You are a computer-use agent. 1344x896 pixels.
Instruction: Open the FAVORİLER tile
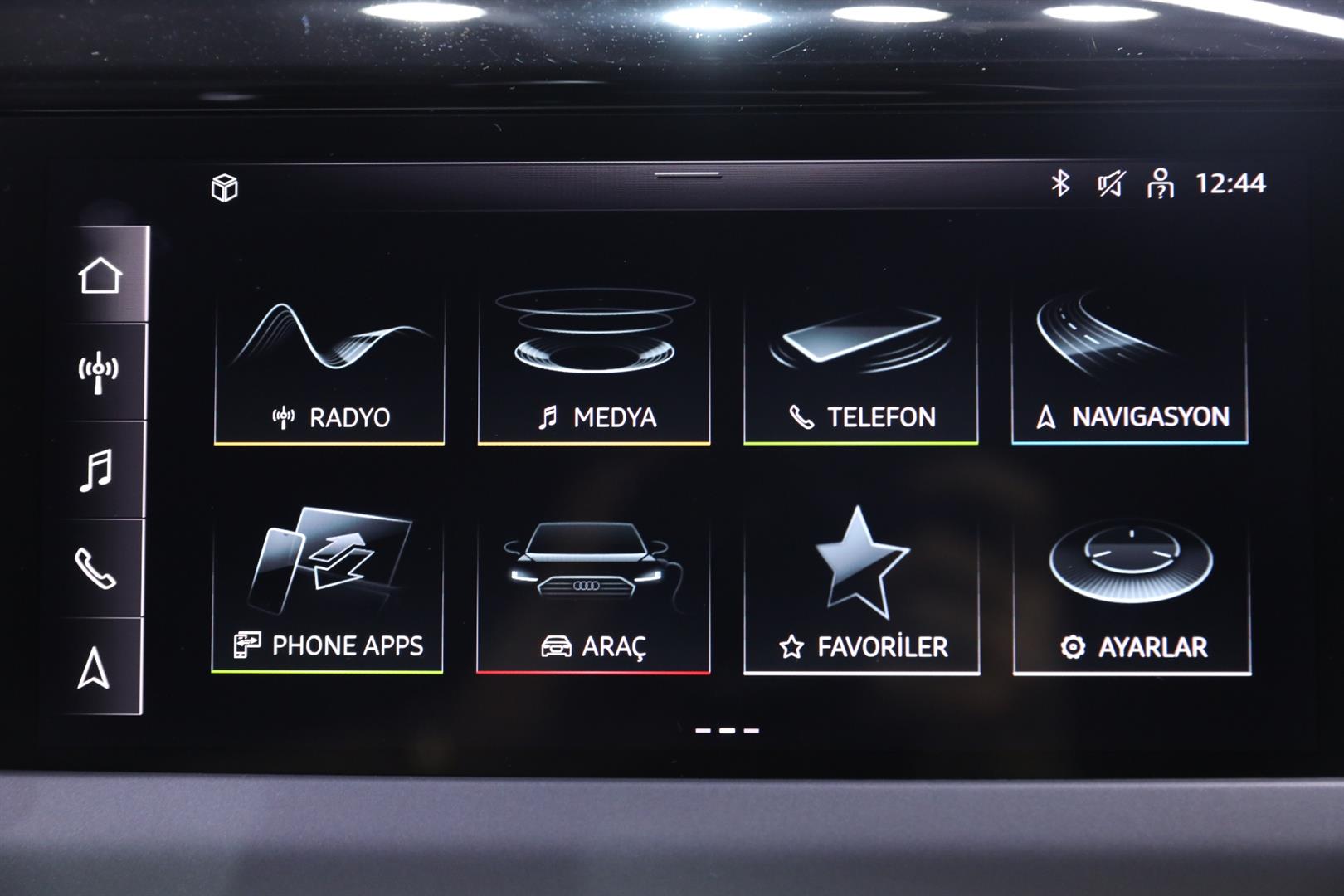coord(861,593)
